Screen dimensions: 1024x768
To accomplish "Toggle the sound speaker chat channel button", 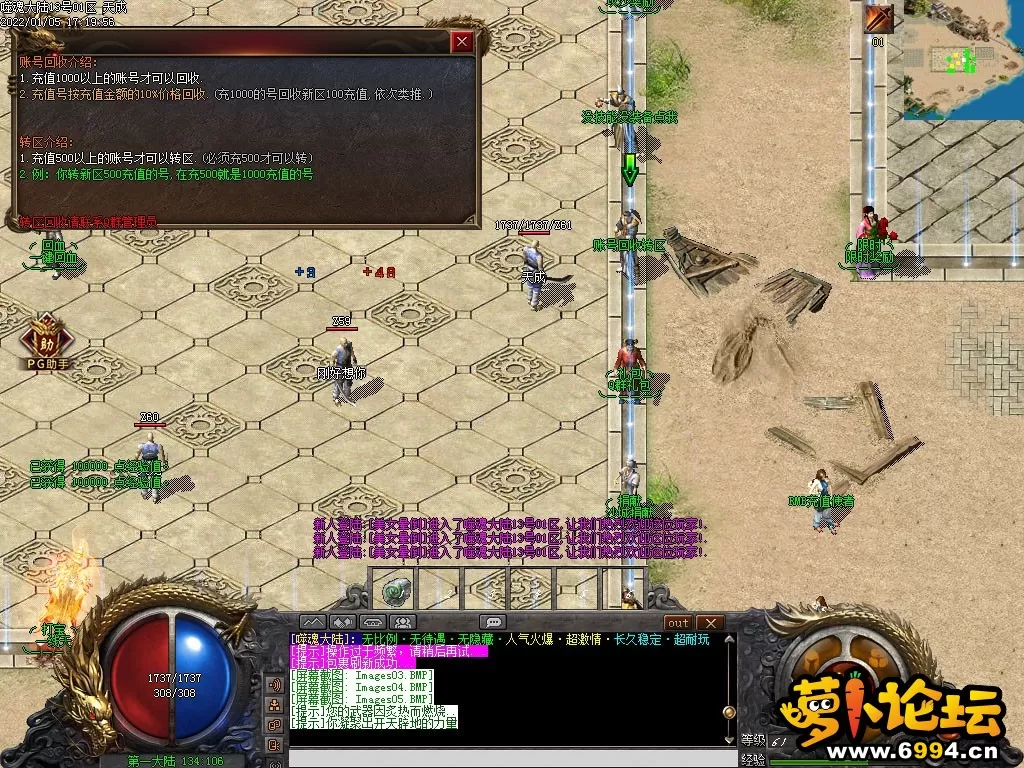I will coord(273,685).
